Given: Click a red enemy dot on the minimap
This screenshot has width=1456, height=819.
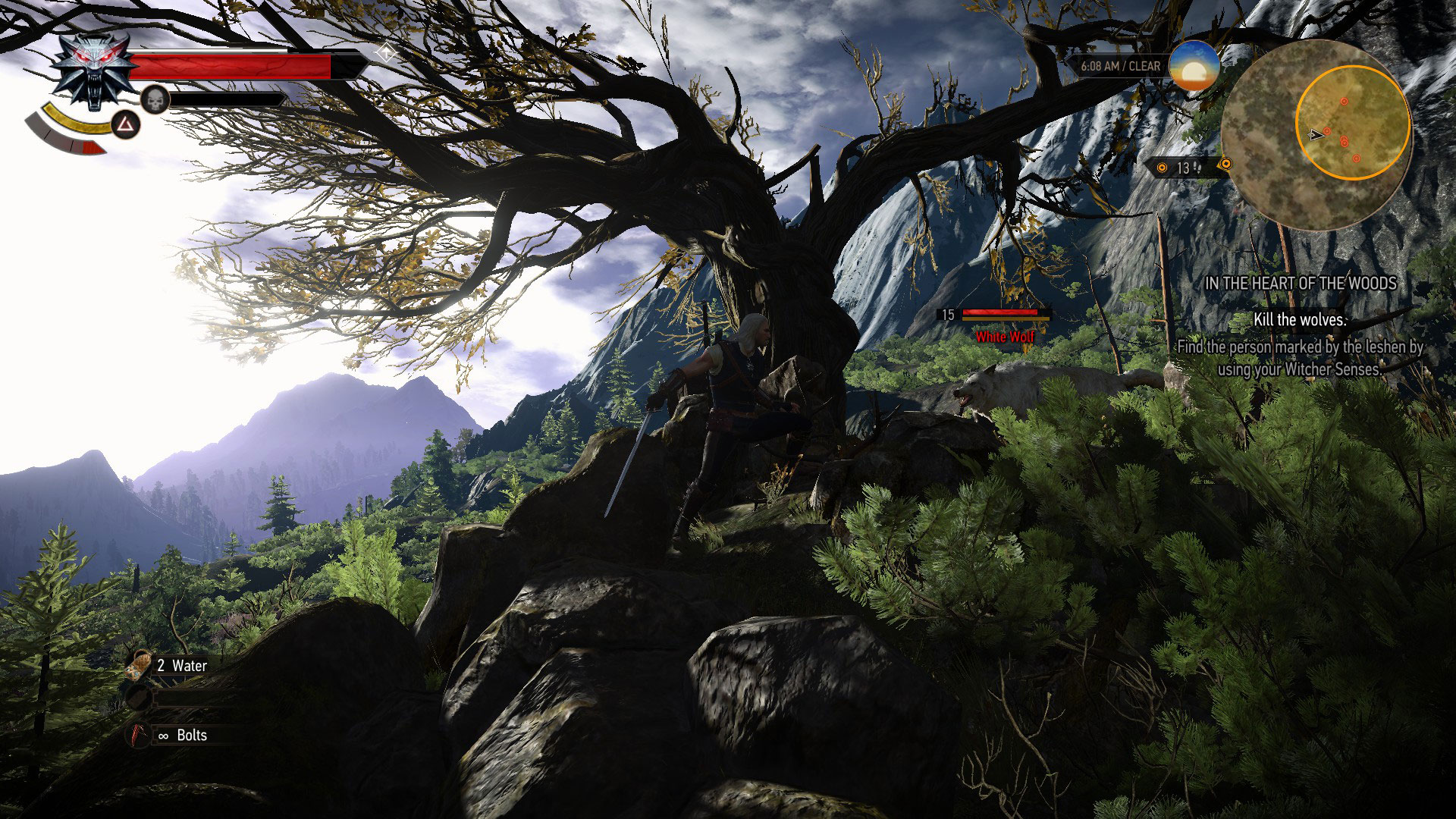Looking at the screenshot, I should point(1344,100).
